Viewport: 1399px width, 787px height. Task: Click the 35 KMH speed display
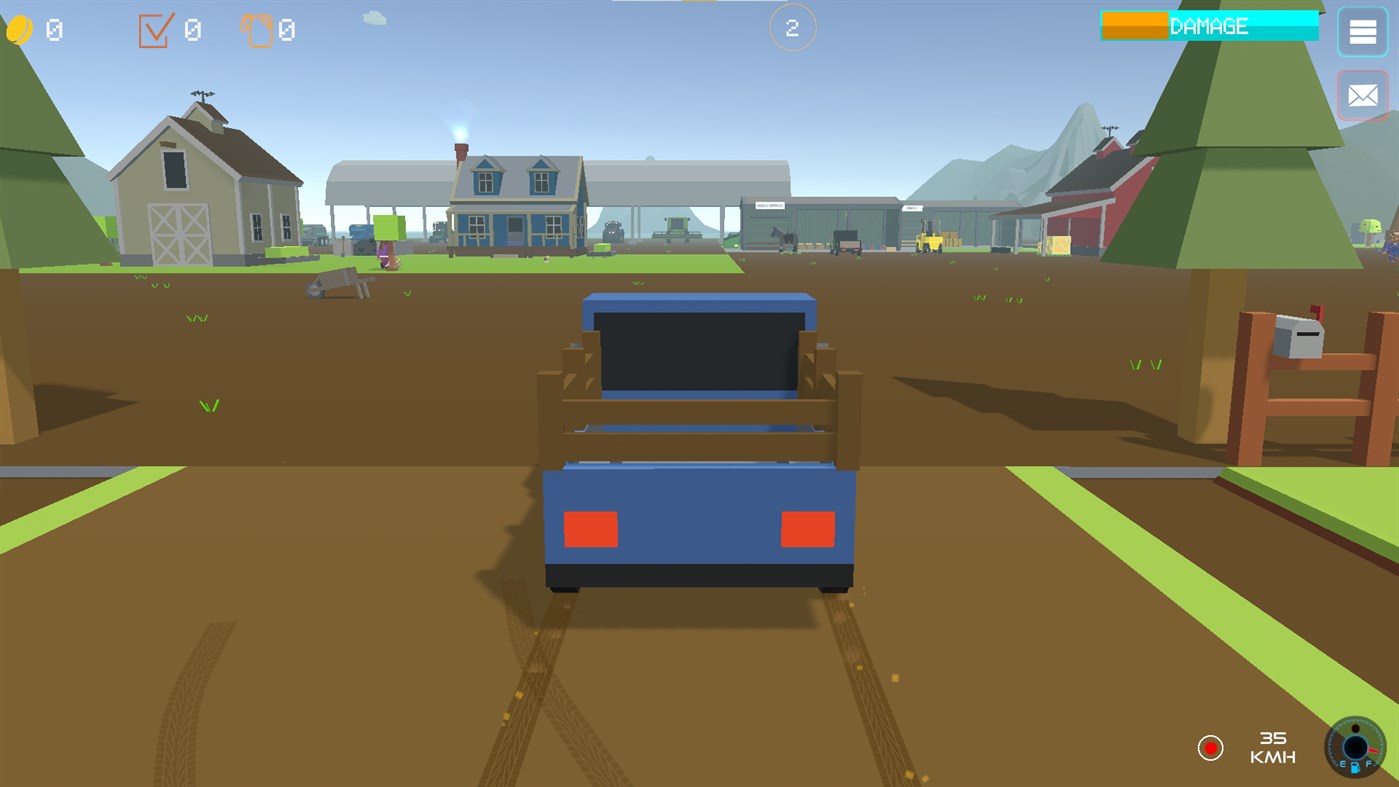pos(1273,745)
